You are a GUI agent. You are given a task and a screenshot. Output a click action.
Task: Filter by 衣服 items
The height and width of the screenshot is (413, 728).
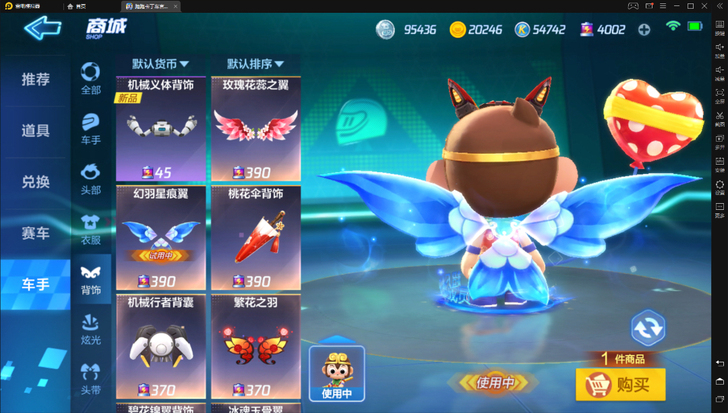coord(91,228)
